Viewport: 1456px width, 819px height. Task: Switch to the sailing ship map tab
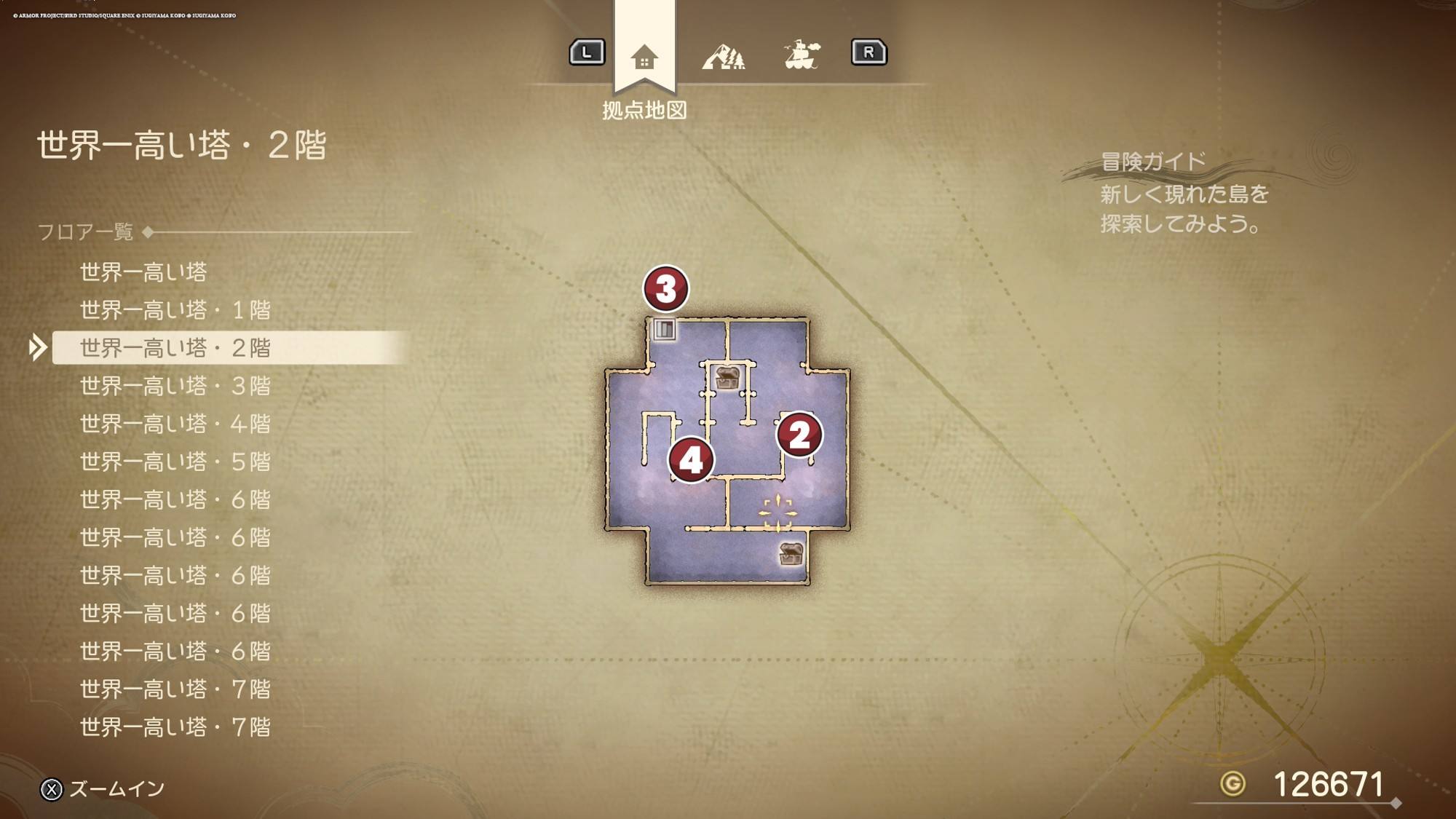pos(802,55)
